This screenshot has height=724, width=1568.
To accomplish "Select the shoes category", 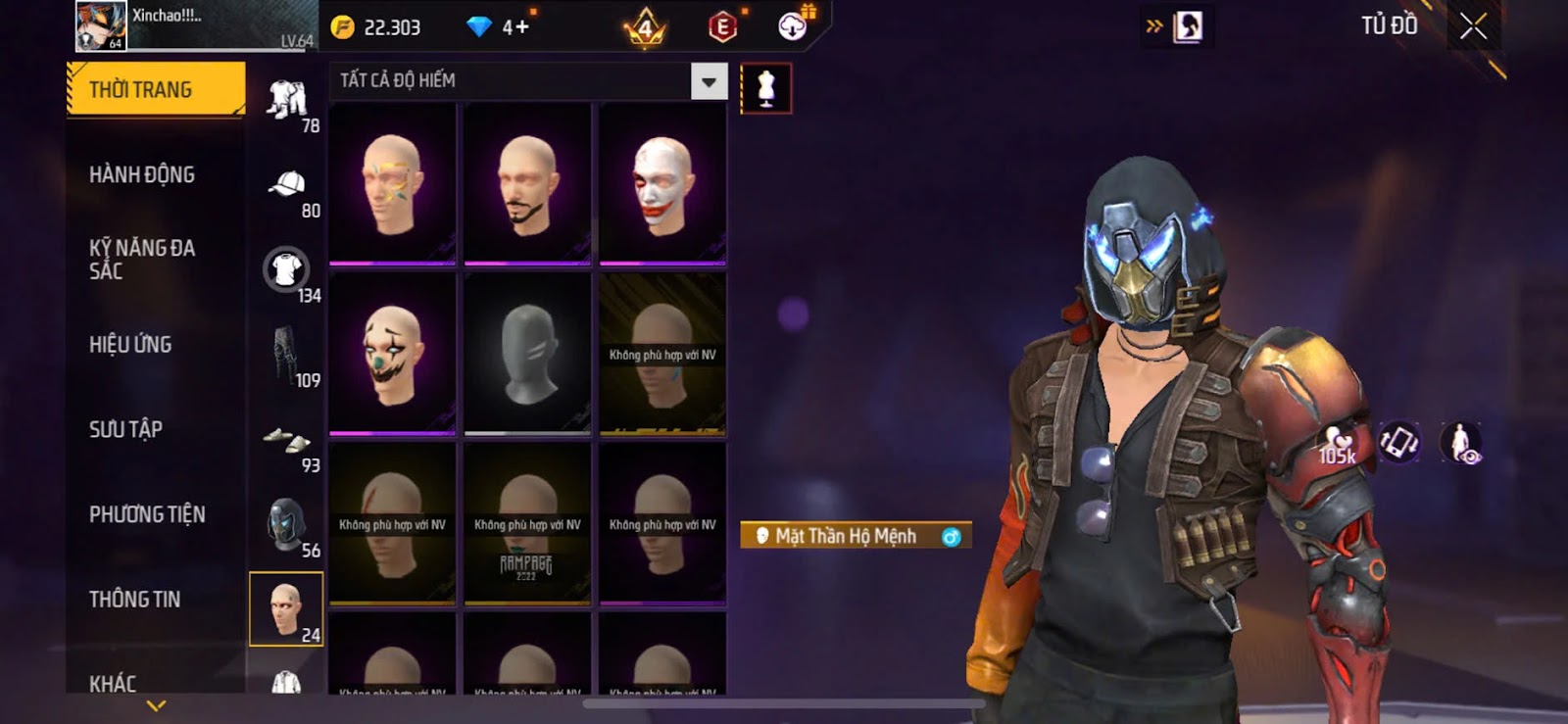I will point(286,440).
